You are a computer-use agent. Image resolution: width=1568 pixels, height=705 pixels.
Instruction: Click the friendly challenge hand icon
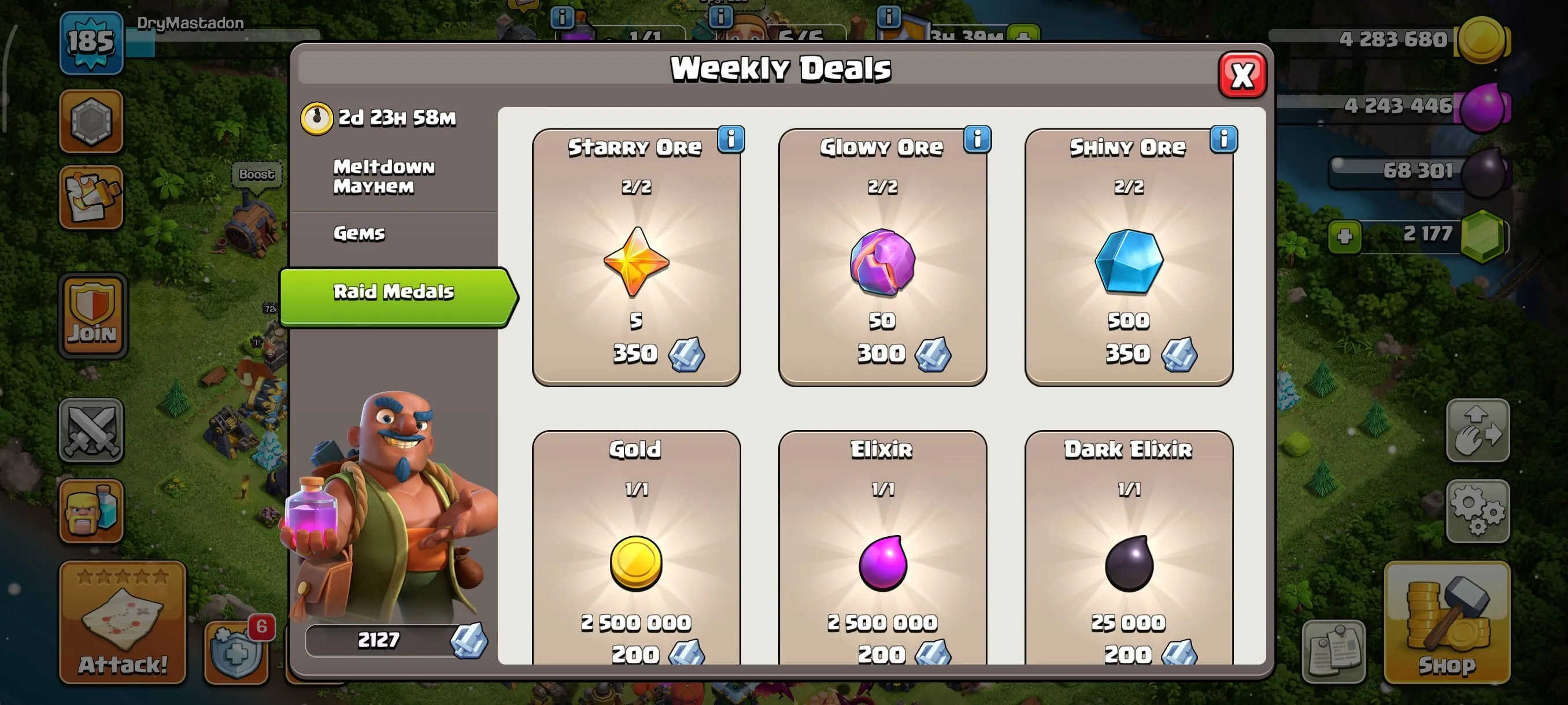tap(1478, 432)
